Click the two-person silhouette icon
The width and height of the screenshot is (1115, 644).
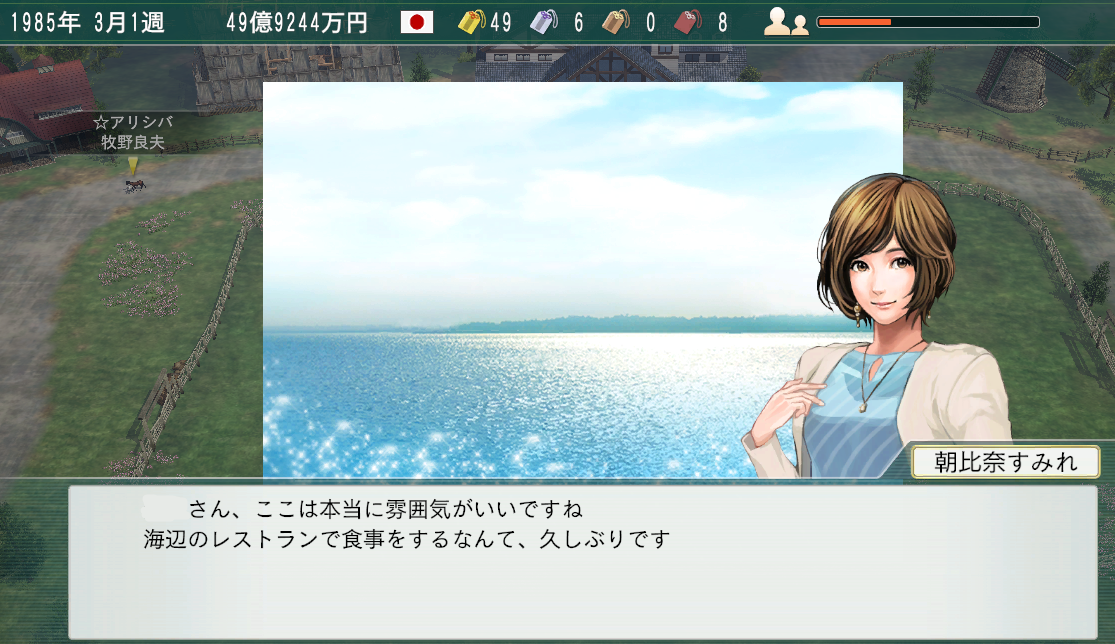(x=786, y=22)
